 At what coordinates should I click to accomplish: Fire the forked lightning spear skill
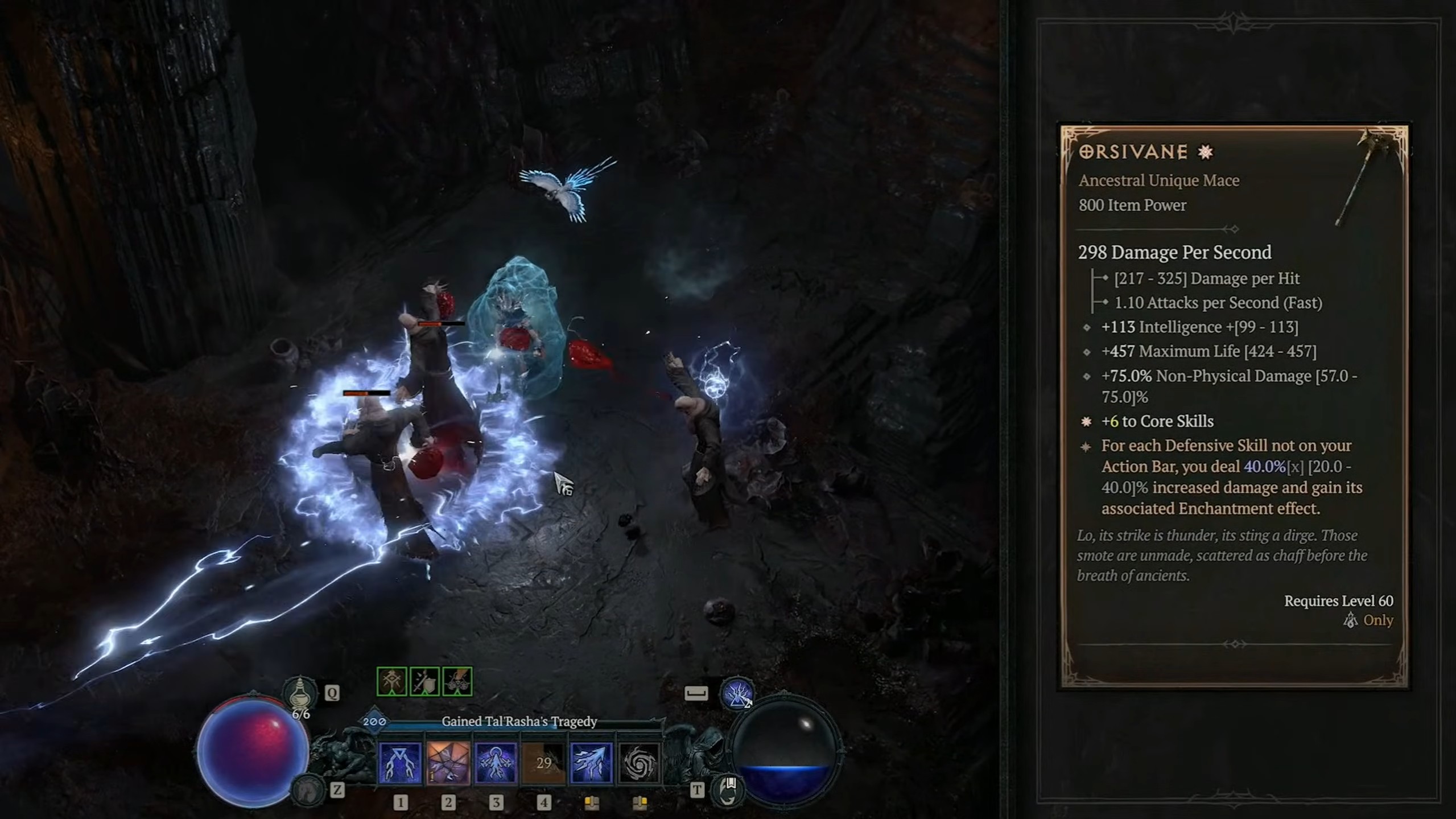tap(591, 763)
